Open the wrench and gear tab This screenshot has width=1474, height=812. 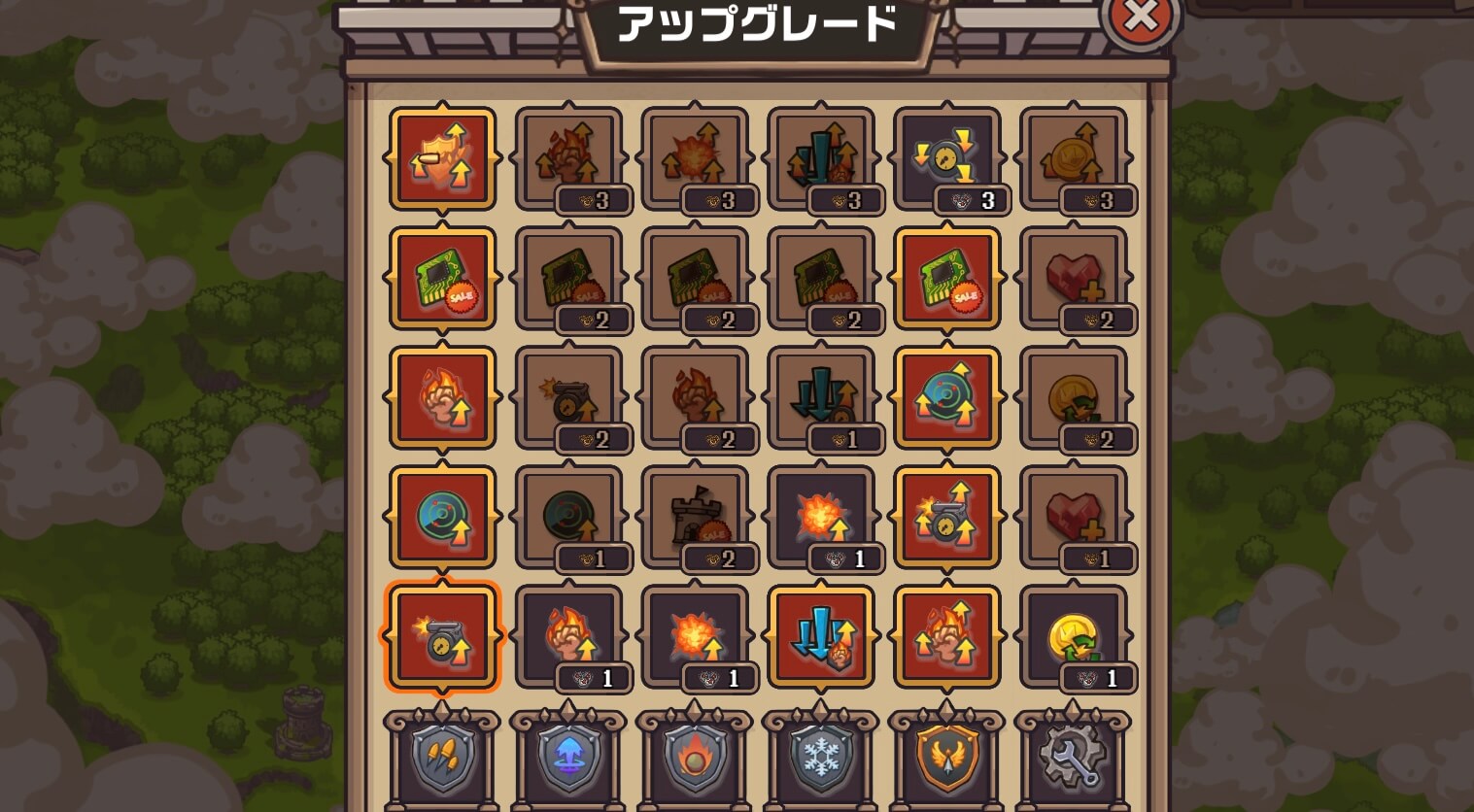pos(1074,762)
